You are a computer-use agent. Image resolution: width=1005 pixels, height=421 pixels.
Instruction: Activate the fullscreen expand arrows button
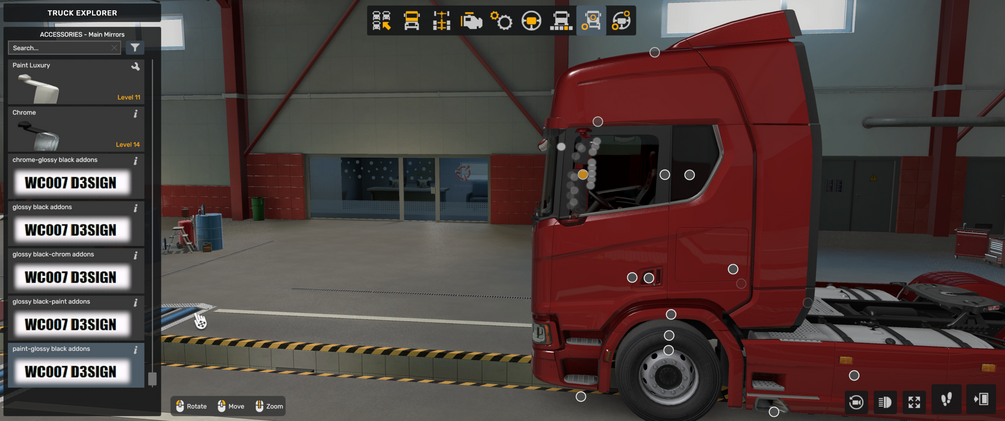click(914, 402)
